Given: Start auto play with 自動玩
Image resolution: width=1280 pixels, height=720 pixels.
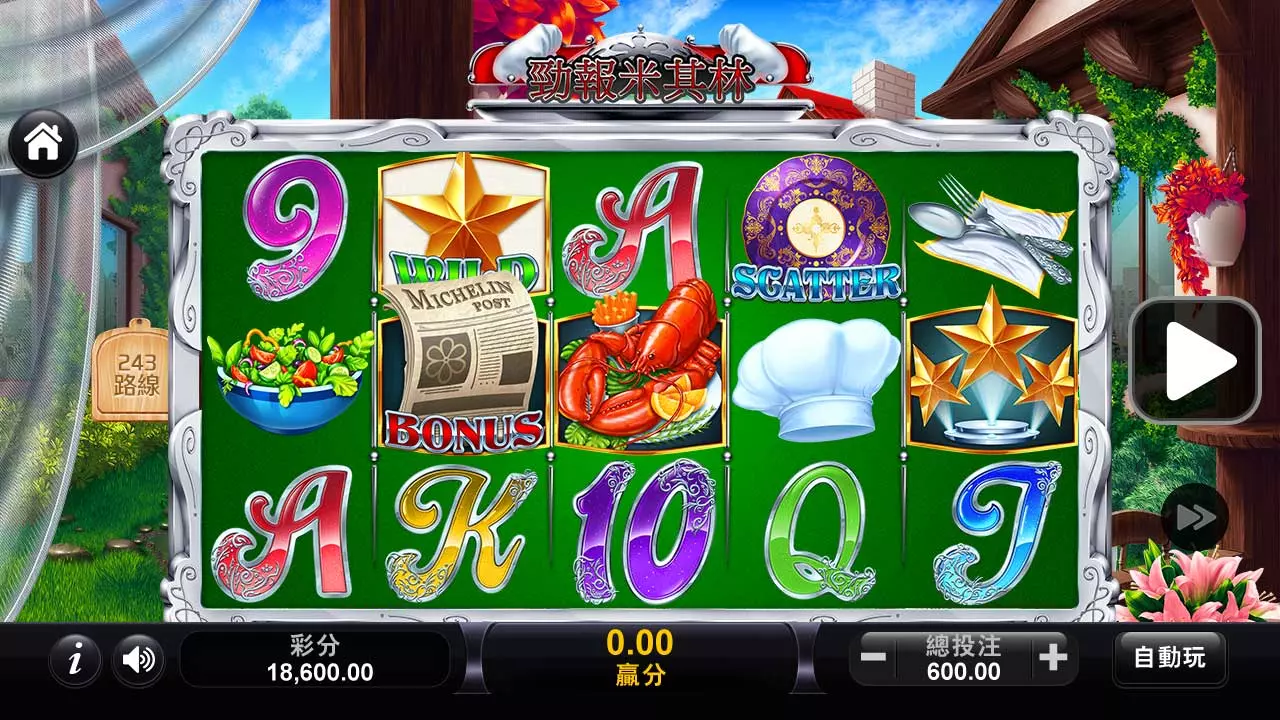Looking at the screenshot, I should [1169, 658].
